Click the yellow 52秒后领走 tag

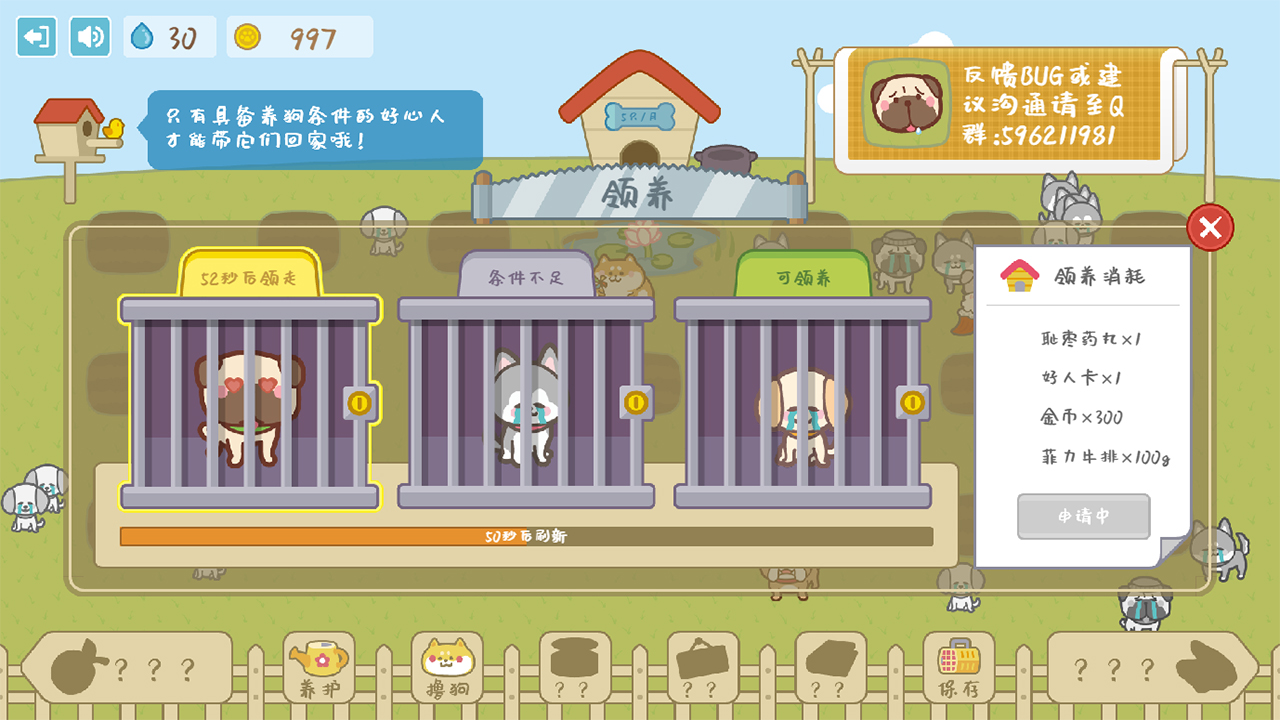(250, 278)
